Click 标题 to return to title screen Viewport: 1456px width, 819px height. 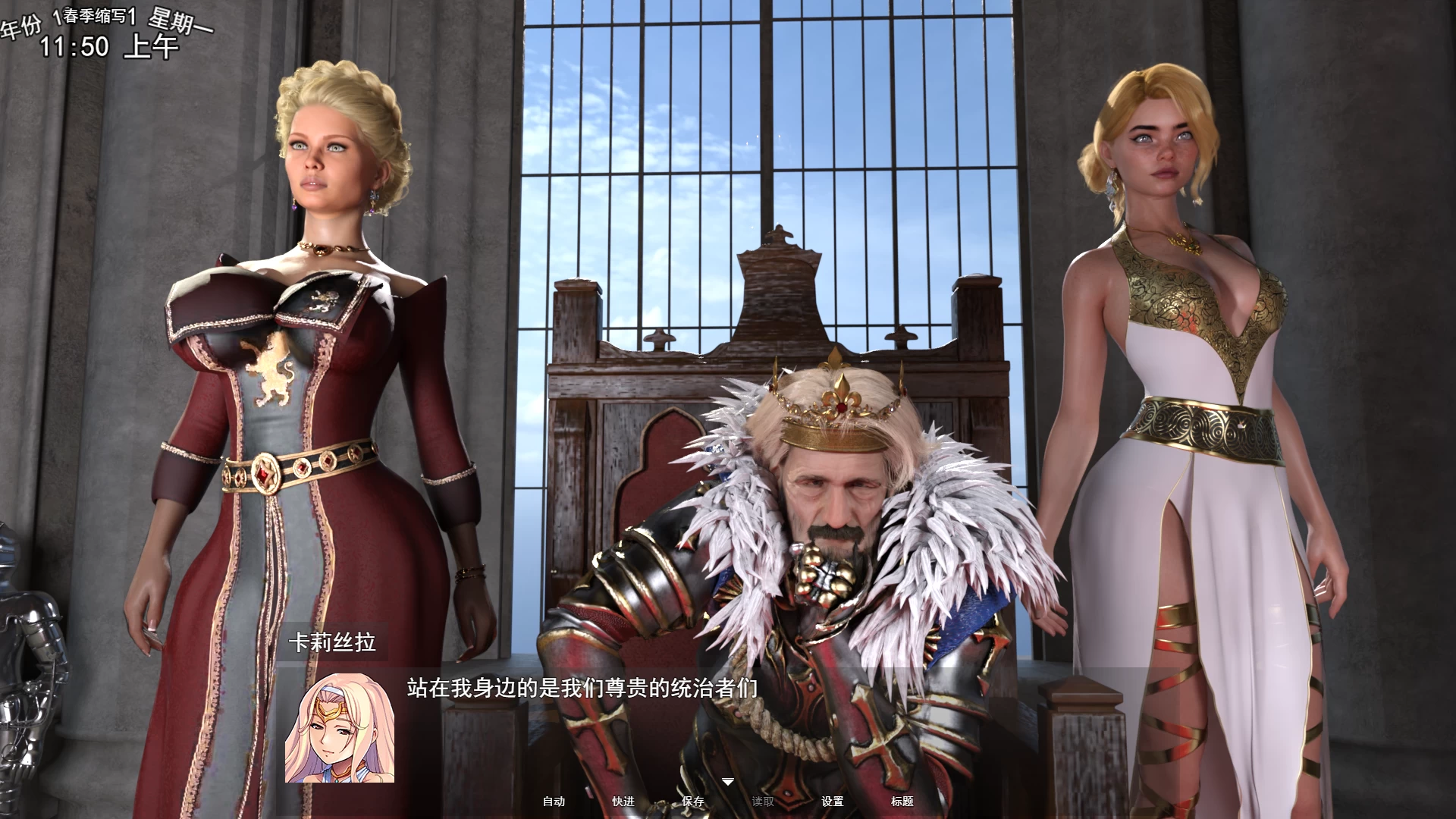(x=902, y=800)
